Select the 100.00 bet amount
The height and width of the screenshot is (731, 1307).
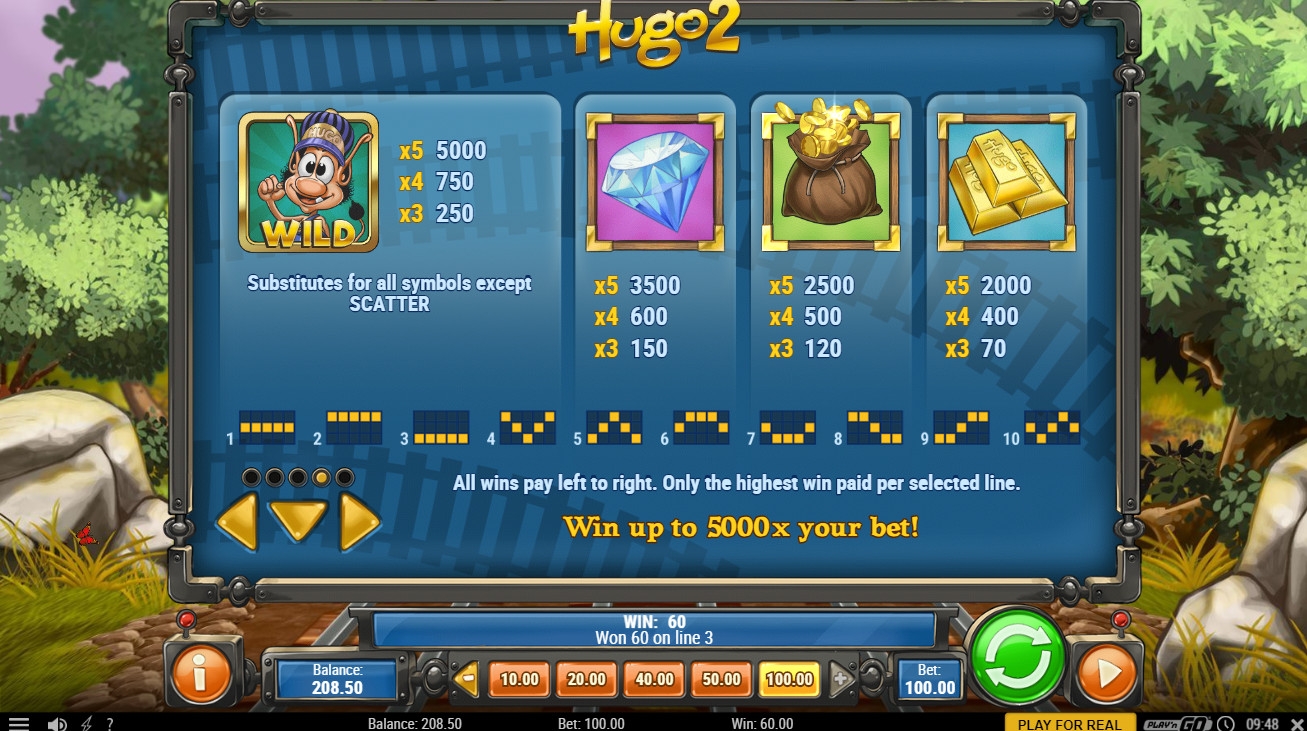(789, 680)
